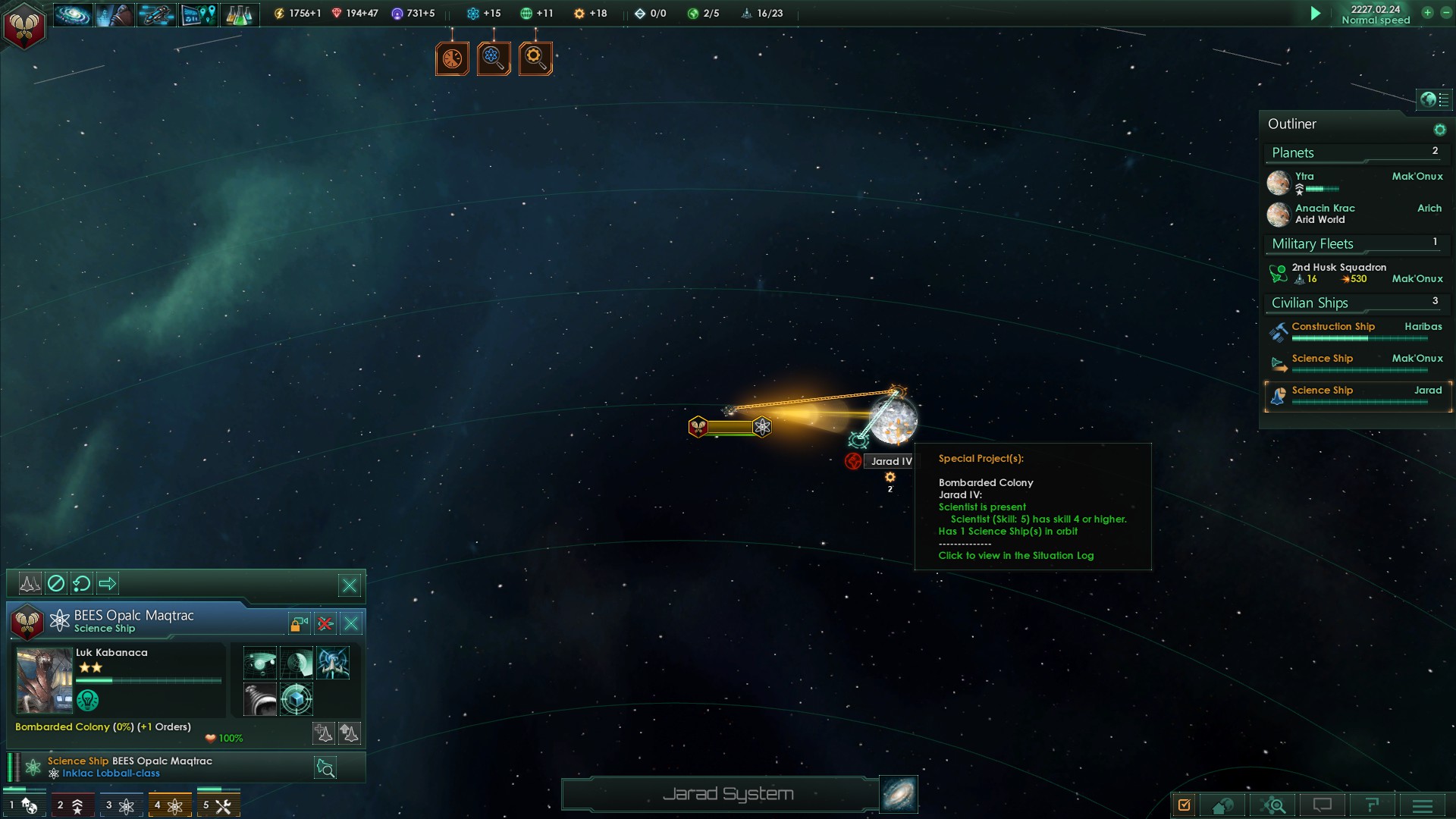Click scientist Luk Kabanaca's portrait

click(44, 681)
